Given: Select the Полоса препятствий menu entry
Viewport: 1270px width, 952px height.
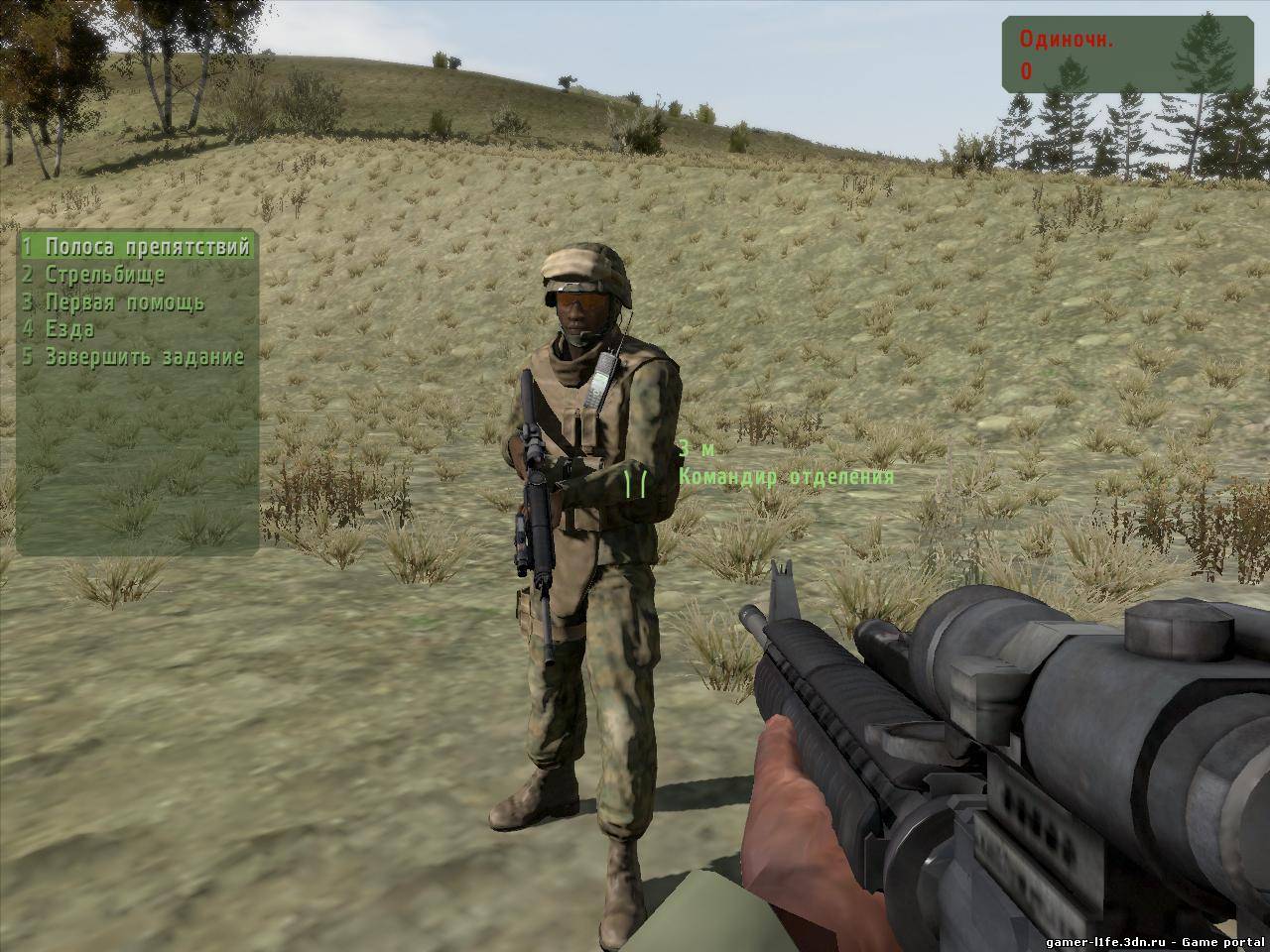Looking at the screenshot, I should (137, 247).
